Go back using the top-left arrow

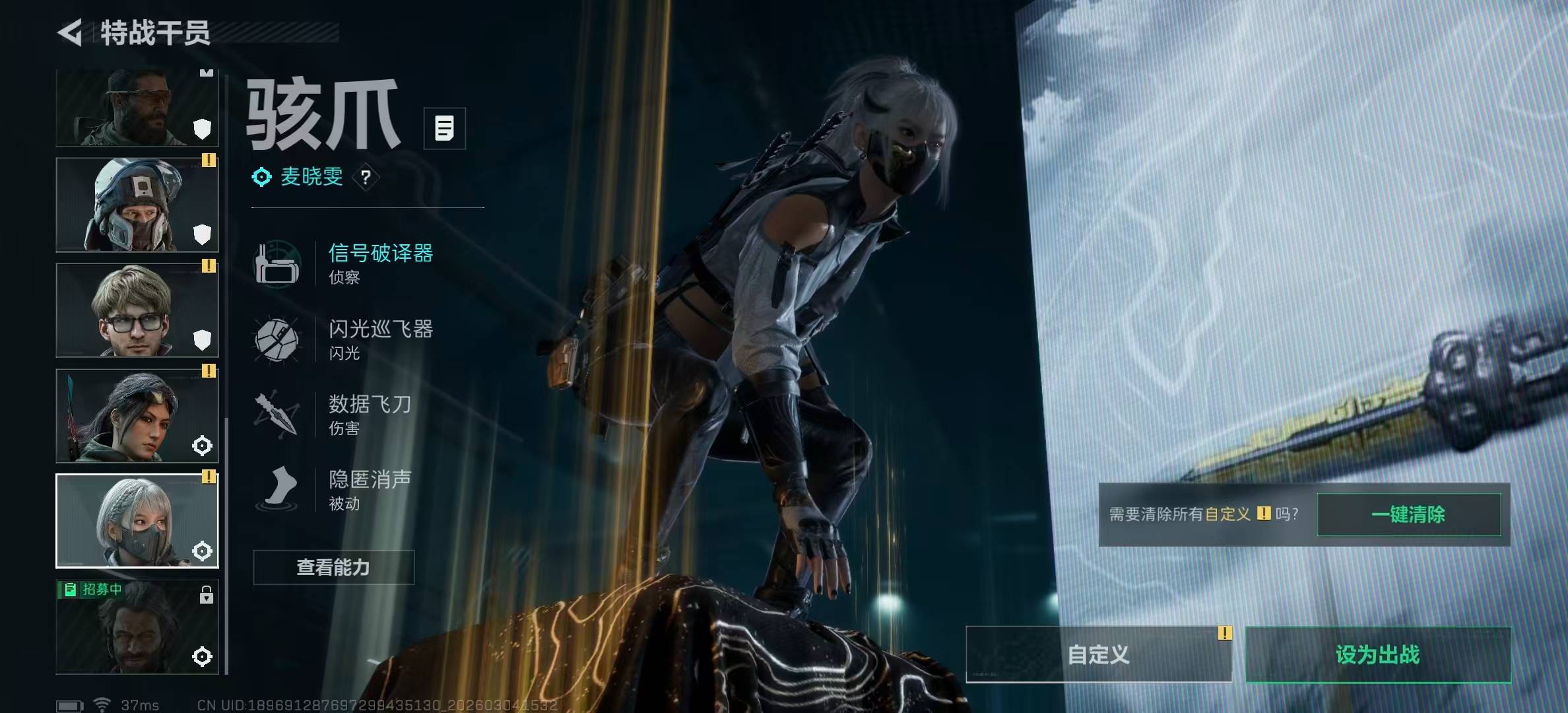point(71,33)
